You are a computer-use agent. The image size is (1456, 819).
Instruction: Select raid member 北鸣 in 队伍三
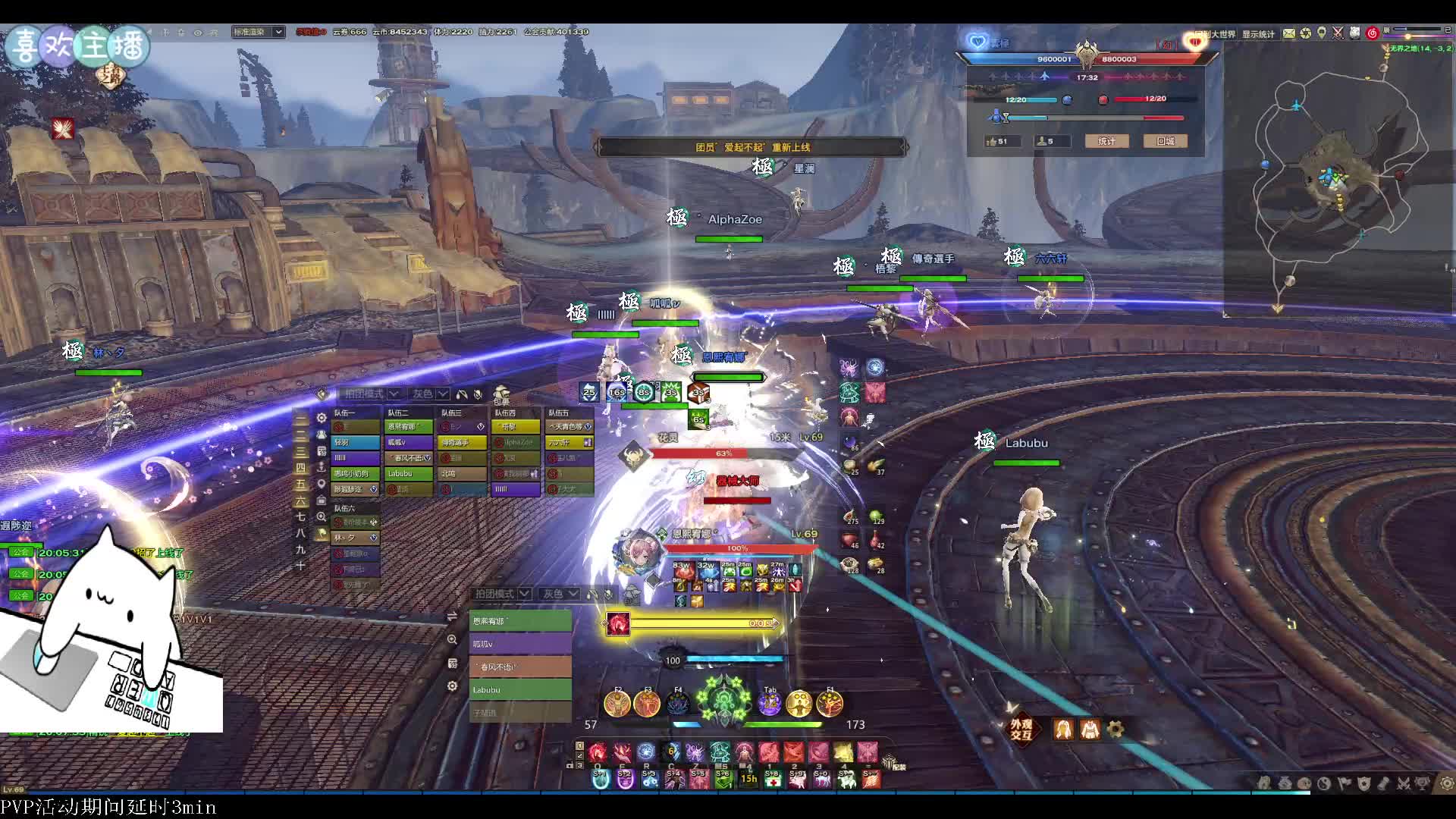461,473
